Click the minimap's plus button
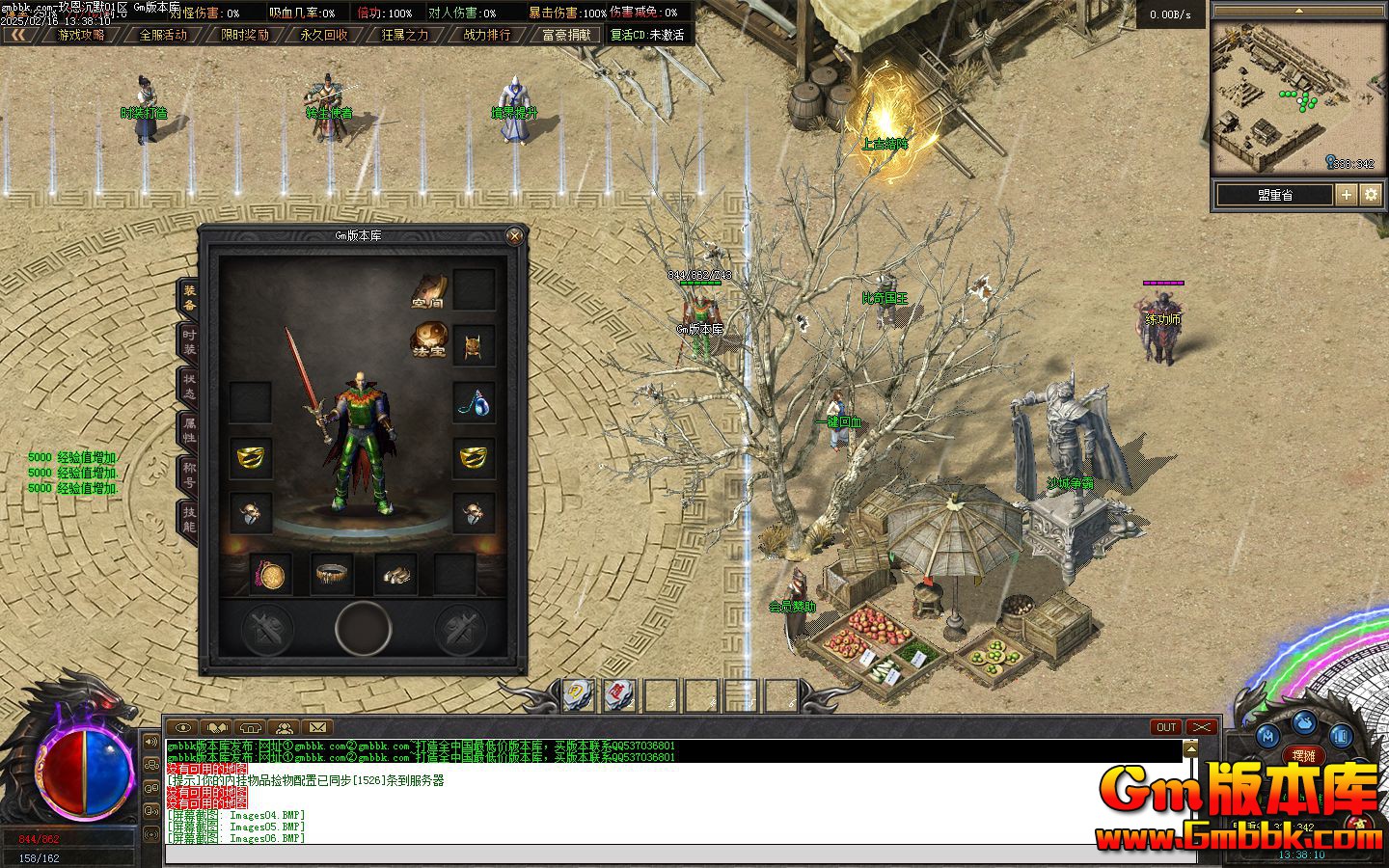This screenshot has height=868, width=1389. pyautogui.click(x=1347, y=195)
